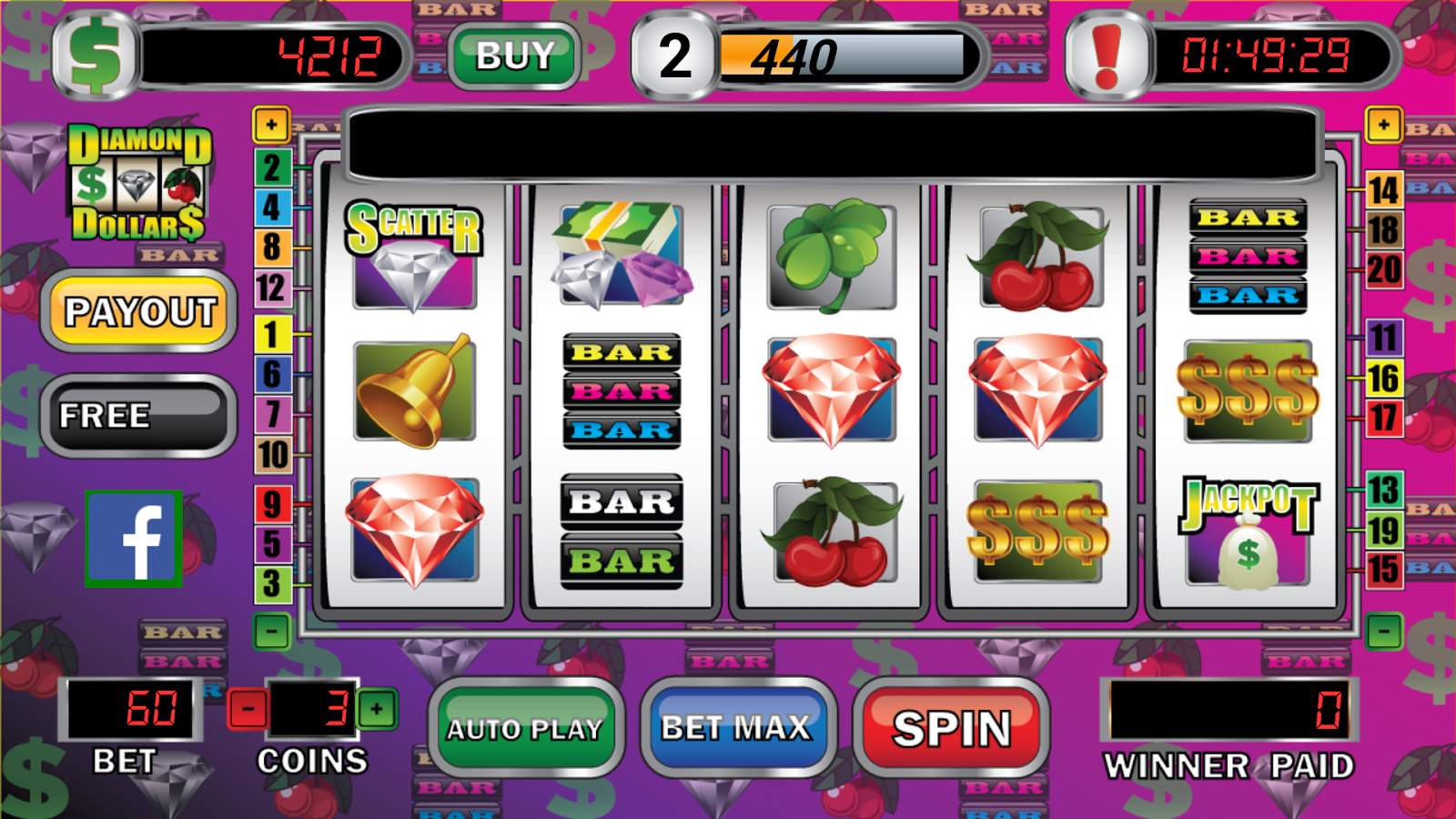Select payline number 9 marker
The height and width of the screenshot is (819, 1456).
271,504
